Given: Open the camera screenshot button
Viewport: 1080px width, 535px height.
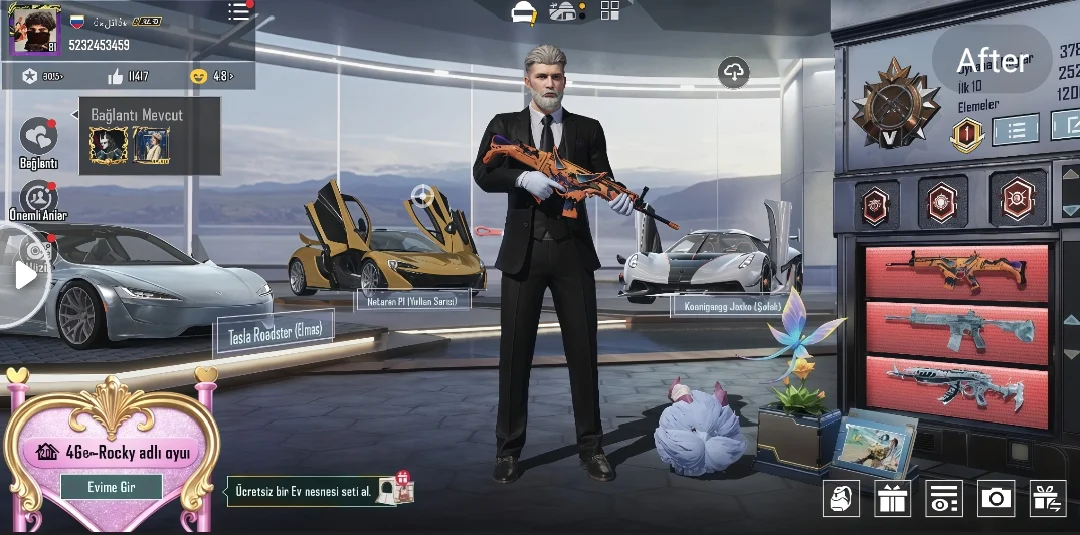Looking at the screenshot, I should 995,498.
